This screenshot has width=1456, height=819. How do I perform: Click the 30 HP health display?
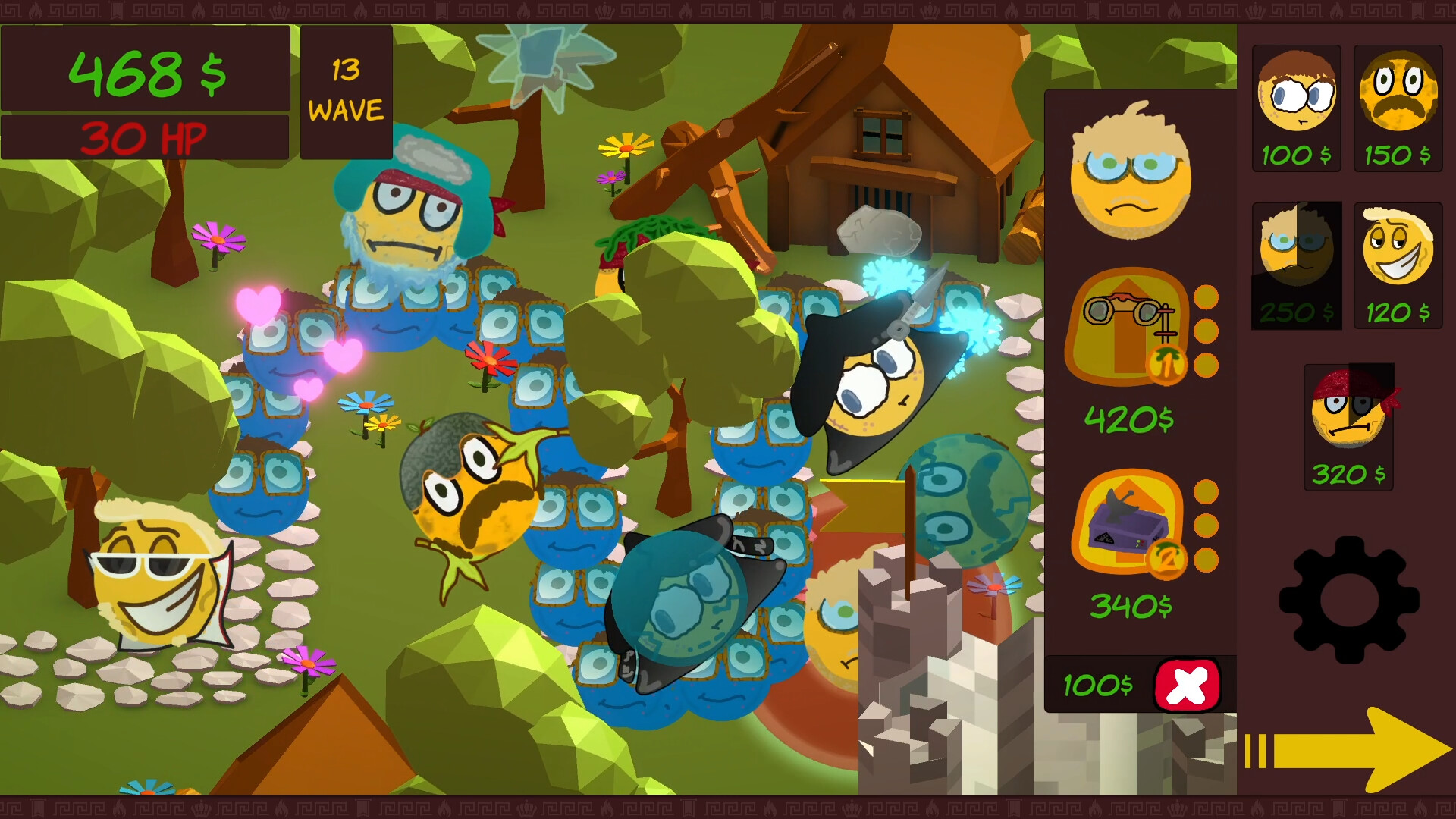pyautogui.click(x=146, y=137)
